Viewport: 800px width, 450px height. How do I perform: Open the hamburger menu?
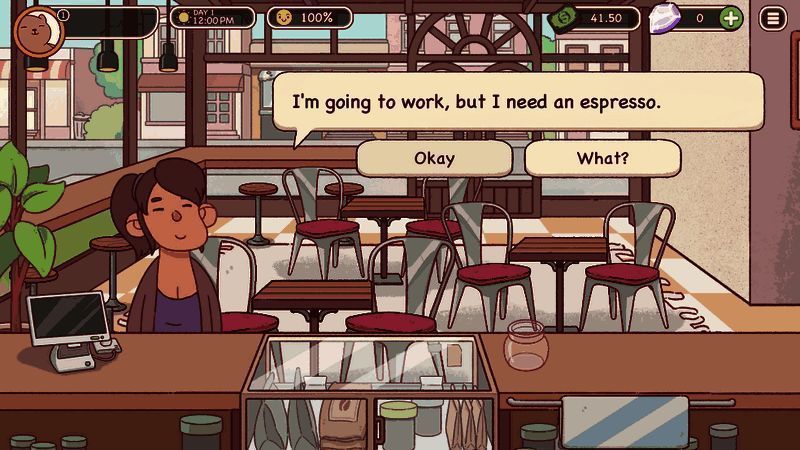[x=772, y=18]
